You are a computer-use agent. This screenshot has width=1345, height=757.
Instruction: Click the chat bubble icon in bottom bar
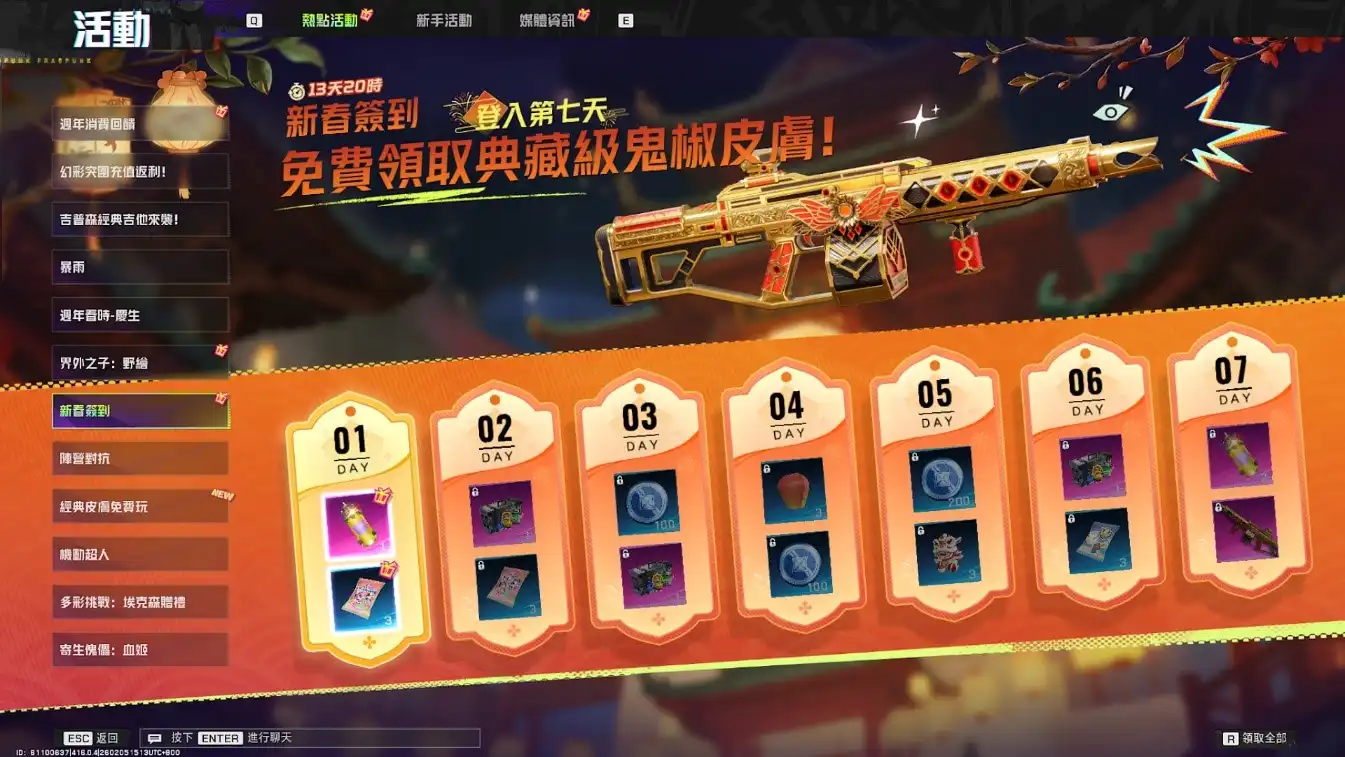point(152,737)
